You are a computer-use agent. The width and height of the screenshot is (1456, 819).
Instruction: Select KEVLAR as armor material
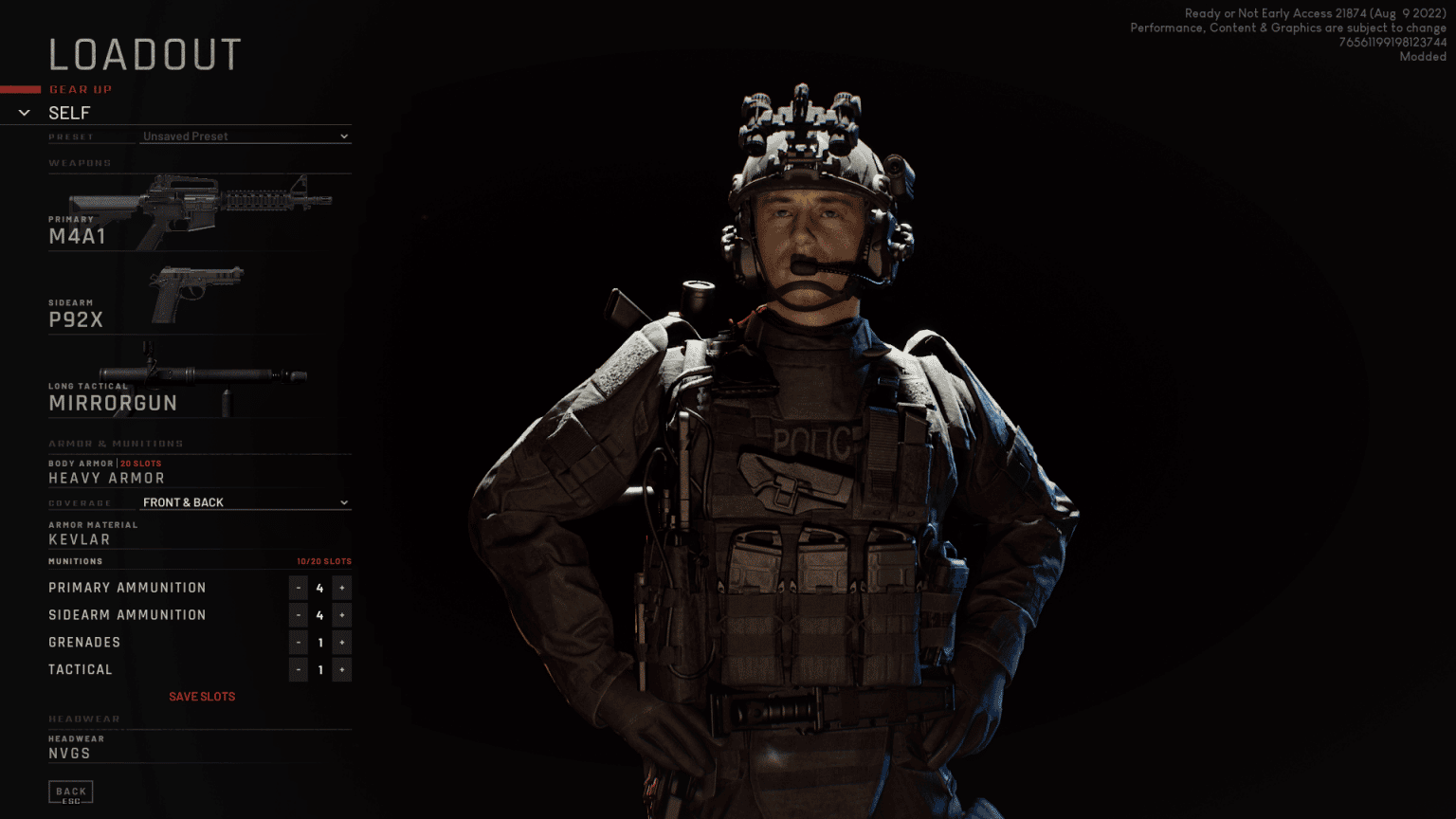pos(79,538)
